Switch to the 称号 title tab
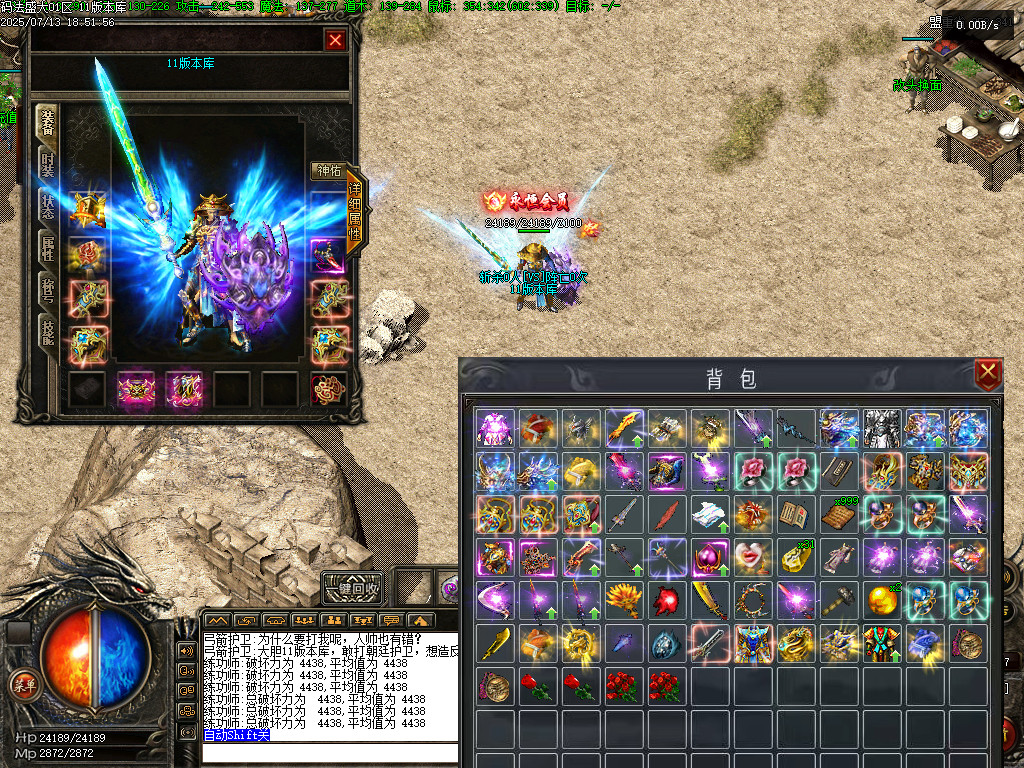1024x768 pixels. (47, 291)
